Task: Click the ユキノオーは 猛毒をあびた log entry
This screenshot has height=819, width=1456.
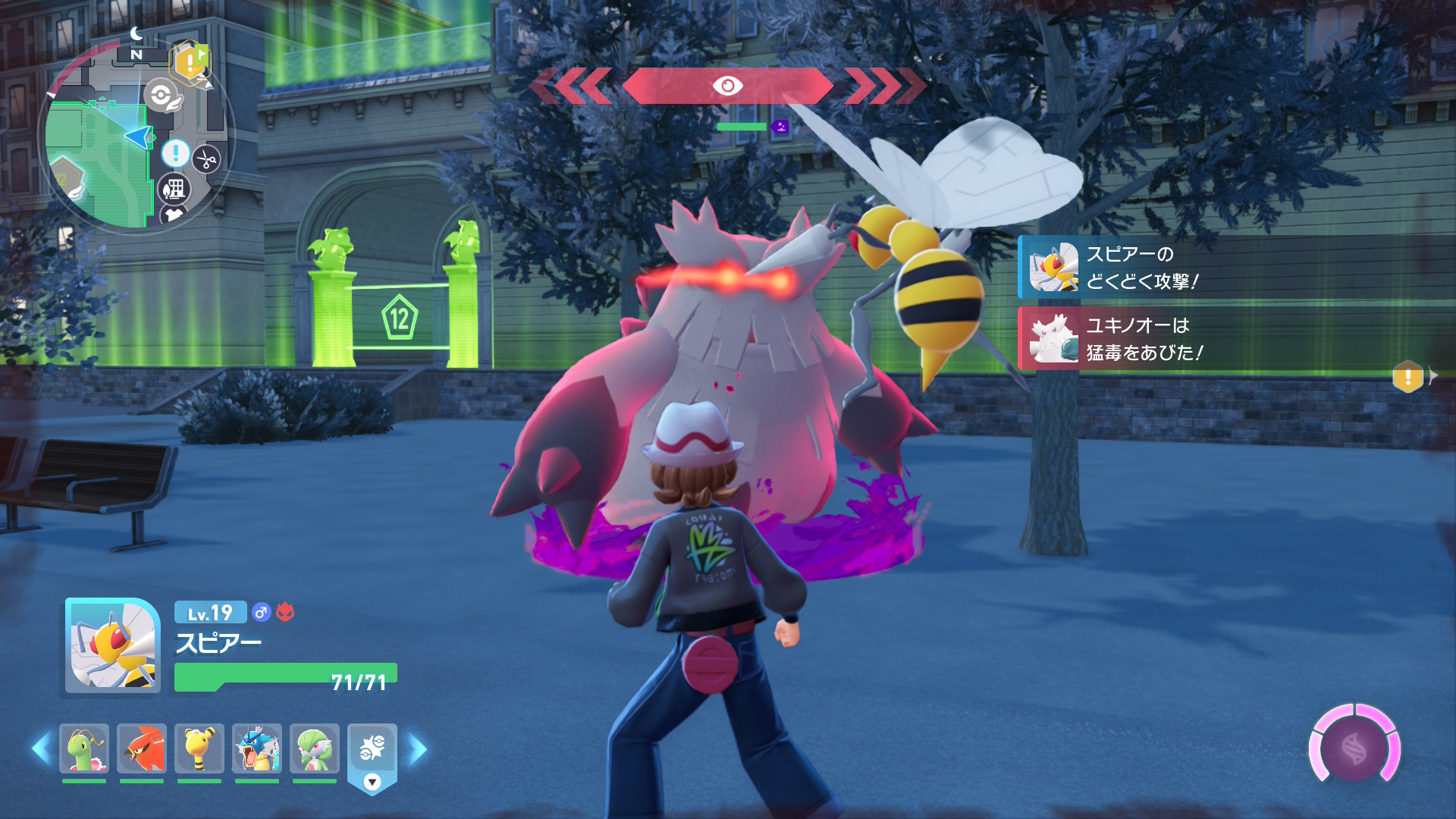Action: click(1236, 339)
